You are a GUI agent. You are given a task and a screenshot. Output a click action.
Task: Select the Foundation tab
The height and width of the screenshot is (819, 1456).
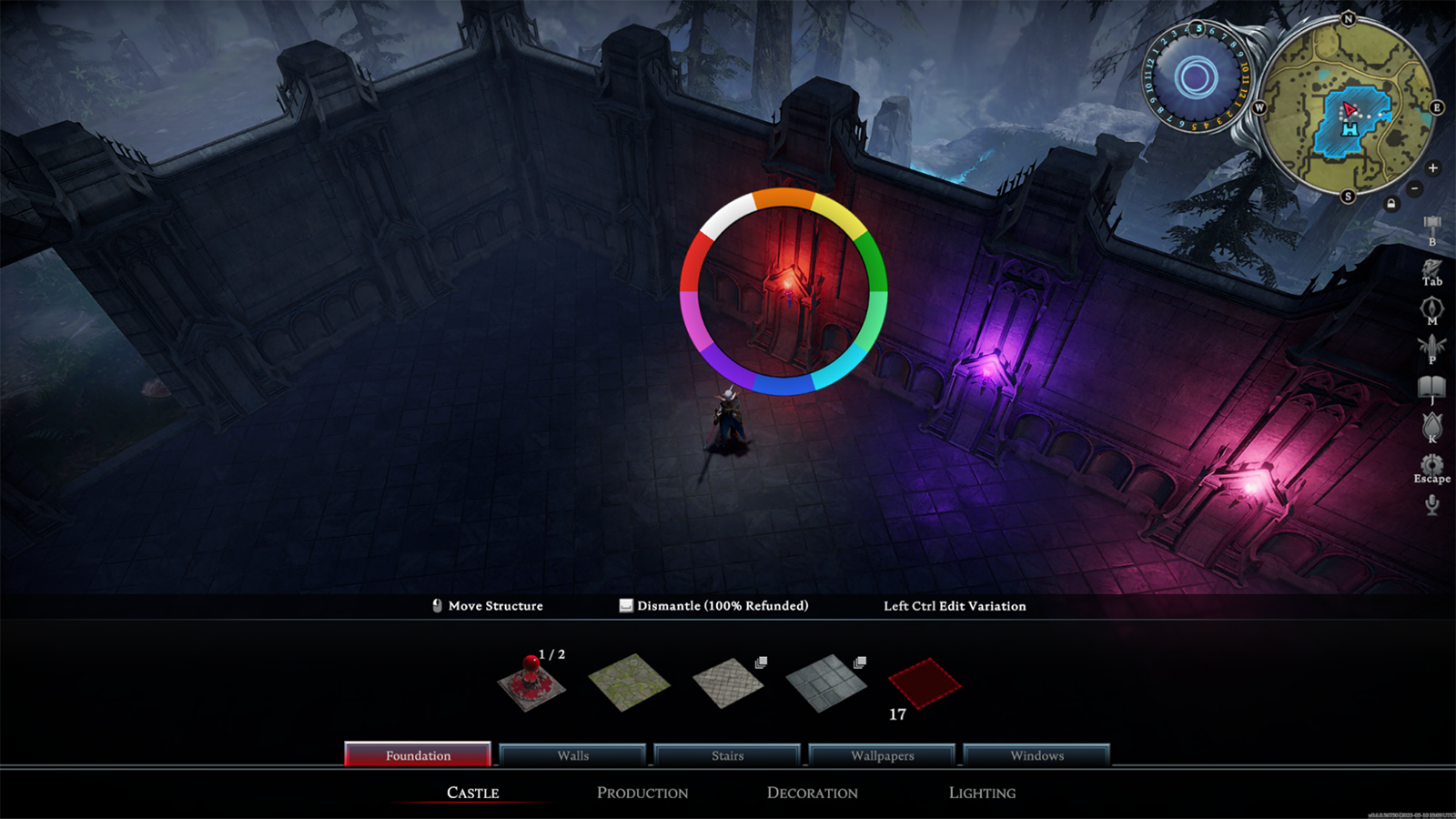[418, 755]
